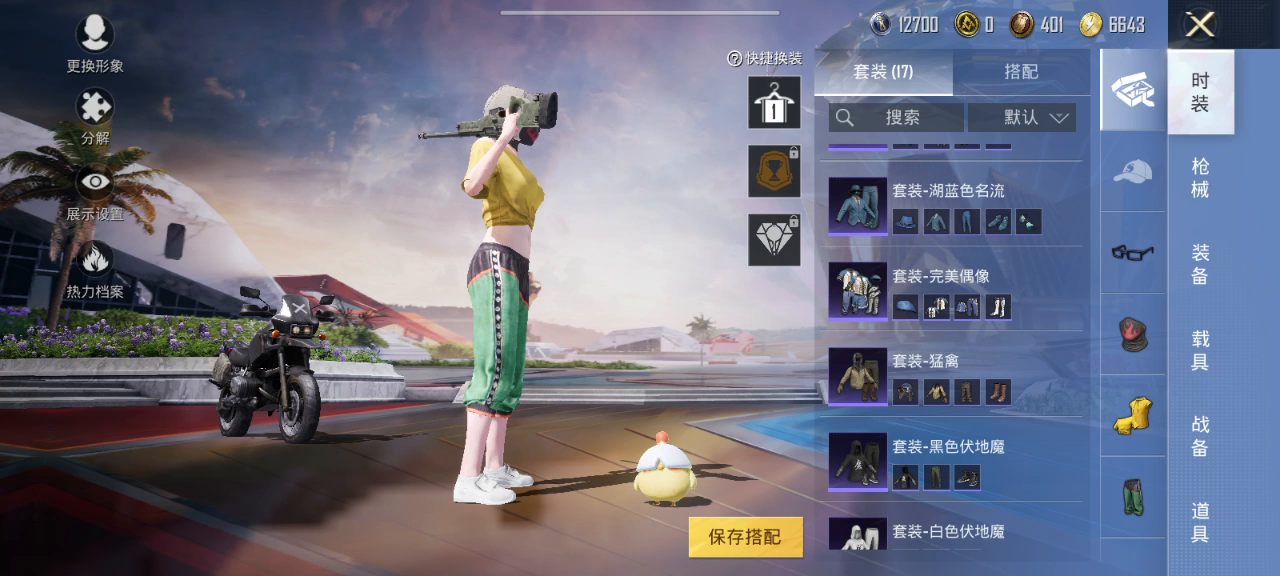Screen dimensions: 1280x576
Task: Open the 更换形象 change appearance option
Action: pos(95,36)
